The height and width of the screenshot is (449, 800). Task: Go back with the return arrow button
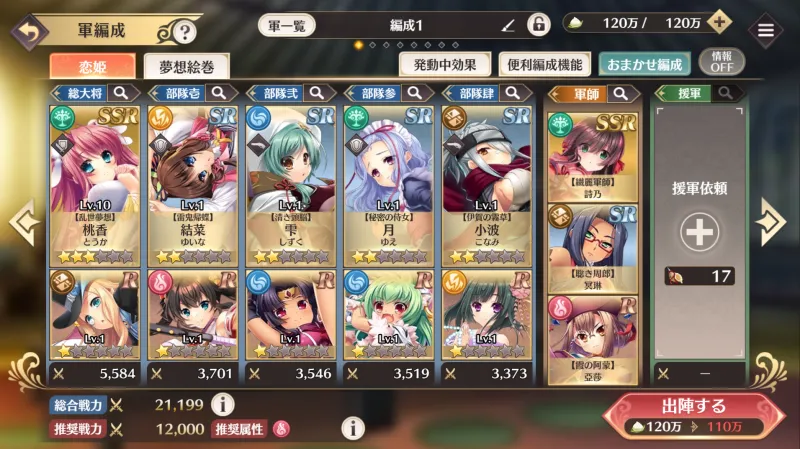tap(26, 31)
